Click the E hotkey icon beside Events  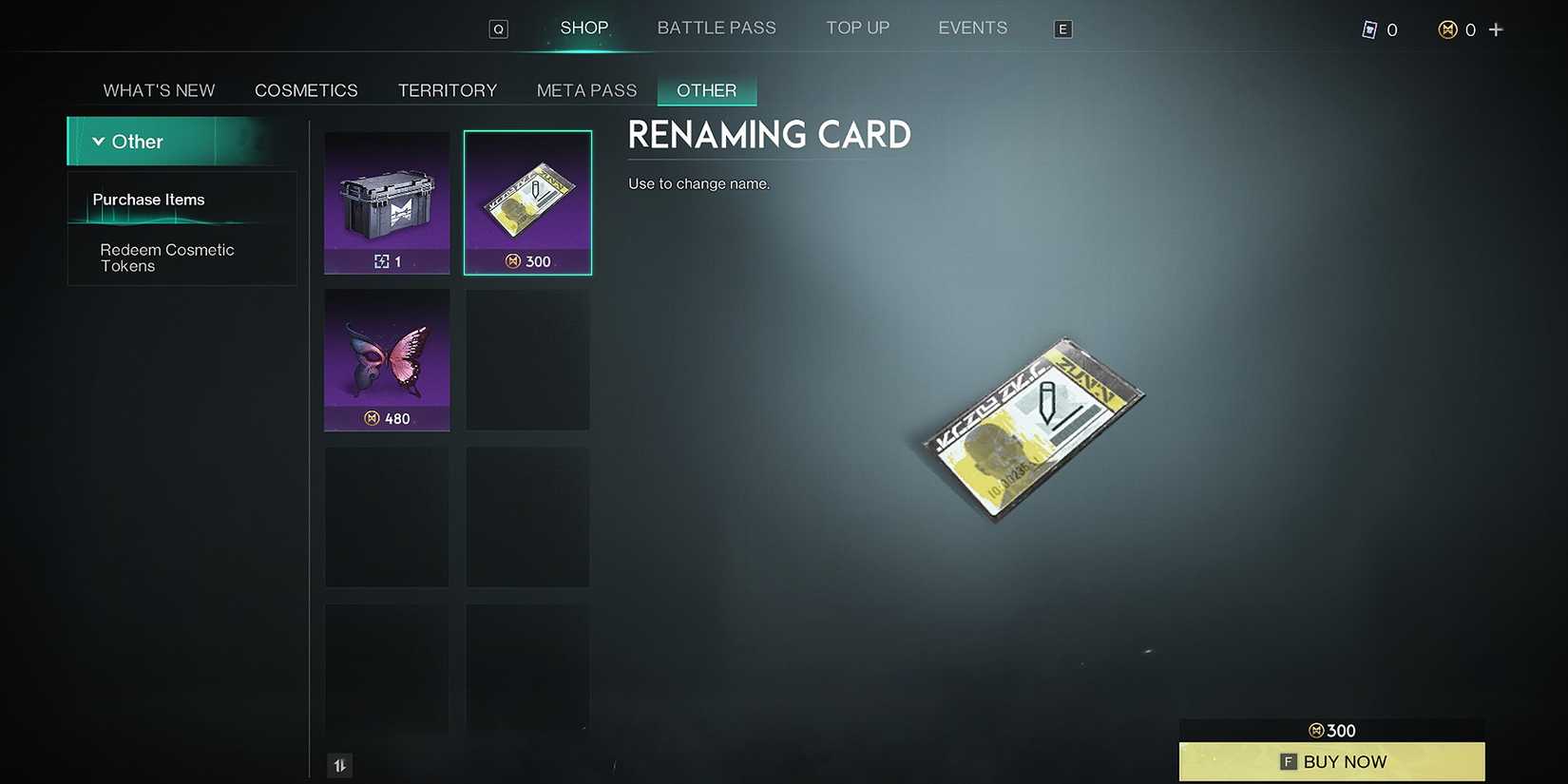[1062, 29]
